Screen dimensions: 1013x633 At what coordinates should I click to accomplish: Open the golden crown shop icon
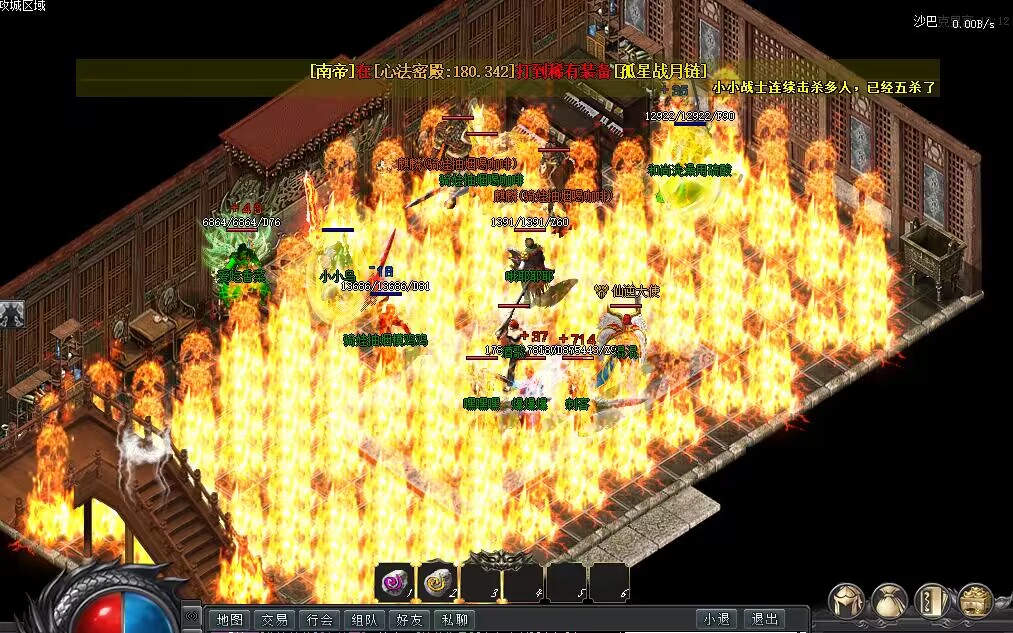[x=976, y=600]
